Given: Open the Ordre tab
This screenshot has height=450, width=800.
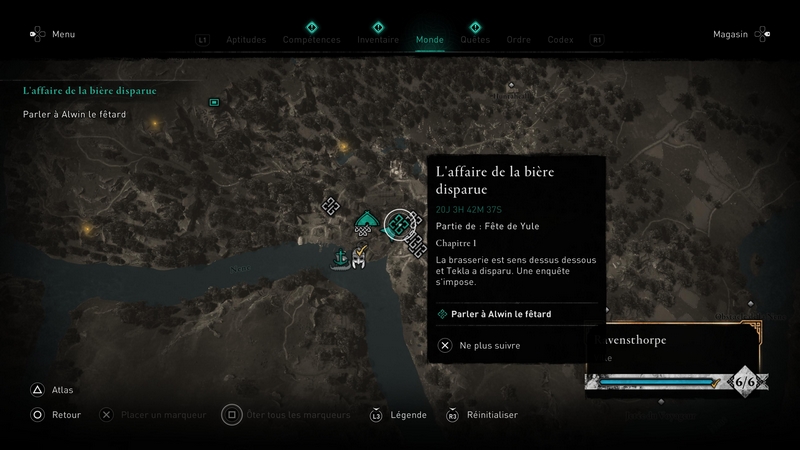Looking at the screenshot, I should (518, 40).
